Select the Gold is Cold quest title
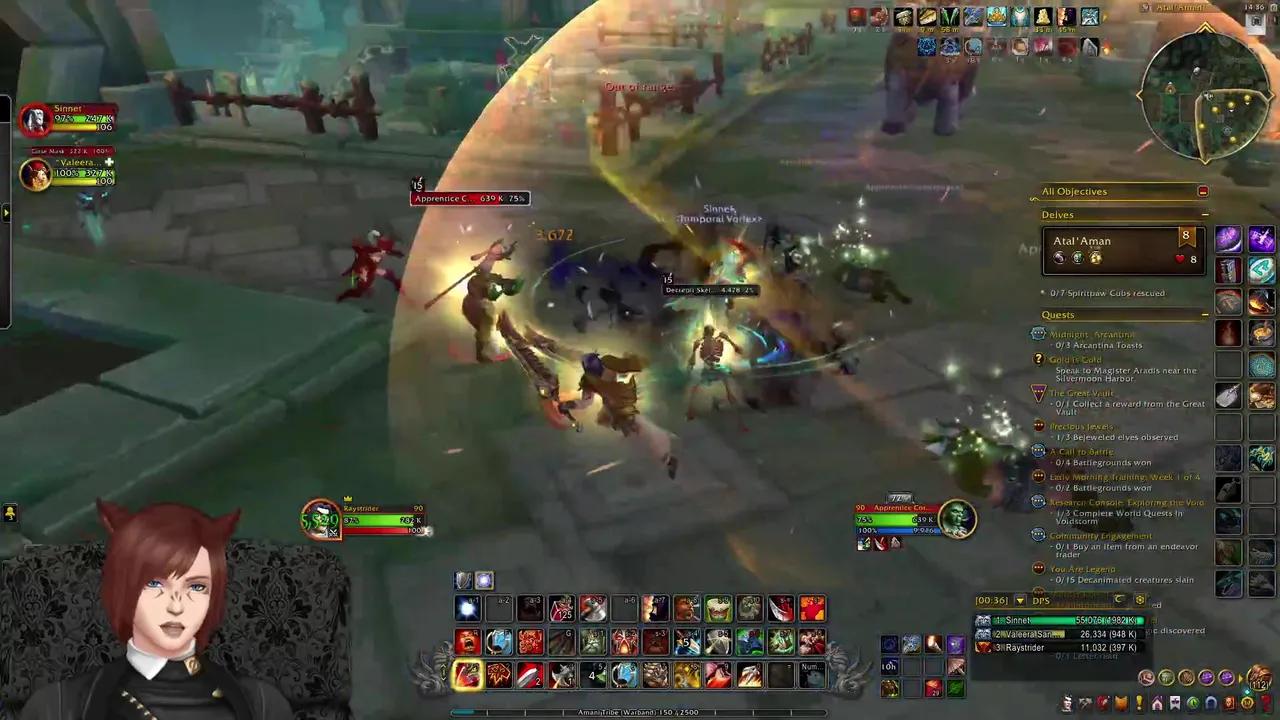 pos(1075,359)
